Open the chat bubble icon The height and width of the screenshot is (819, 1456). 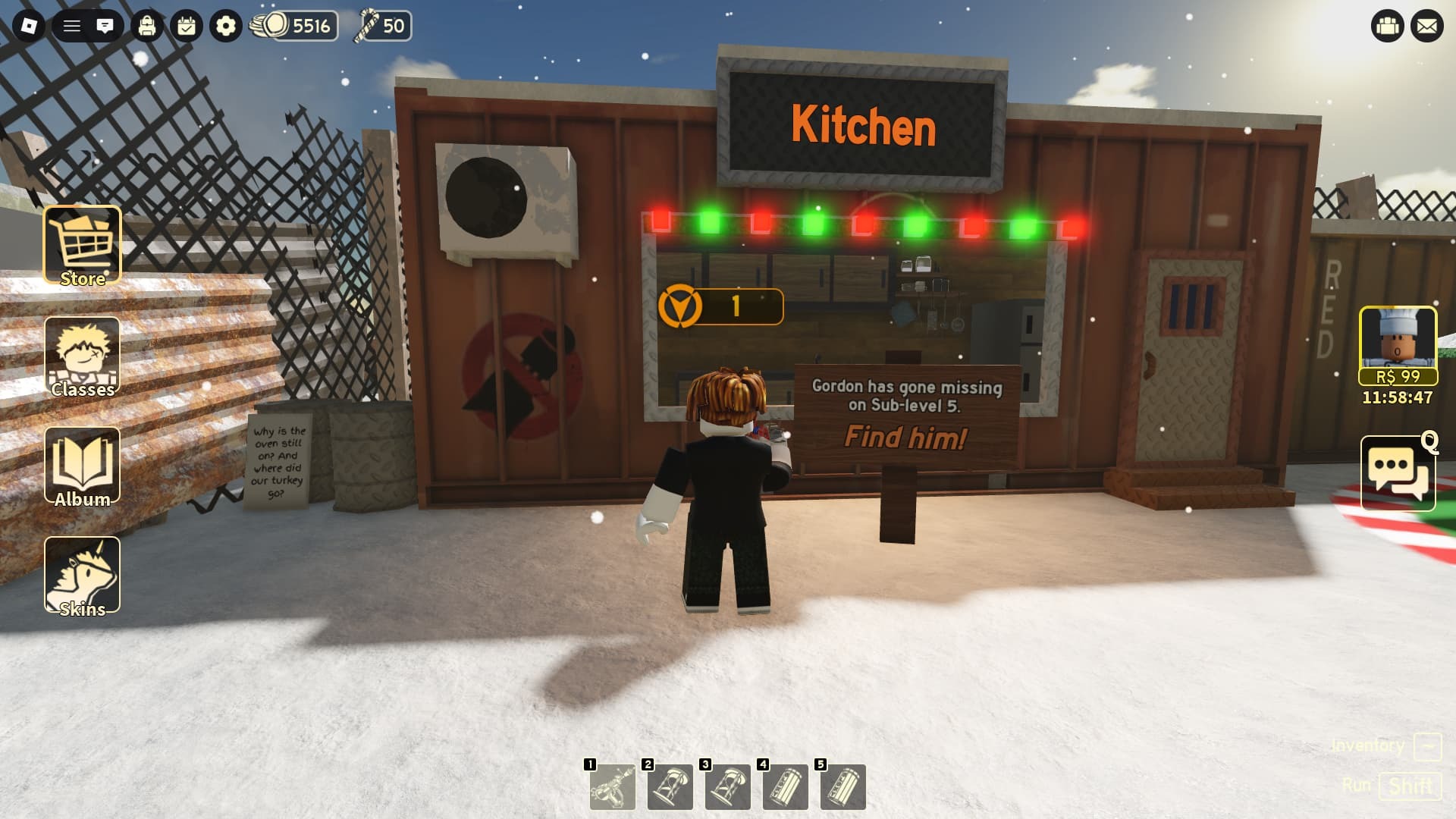pyautogui.click(x=105, y=25)
